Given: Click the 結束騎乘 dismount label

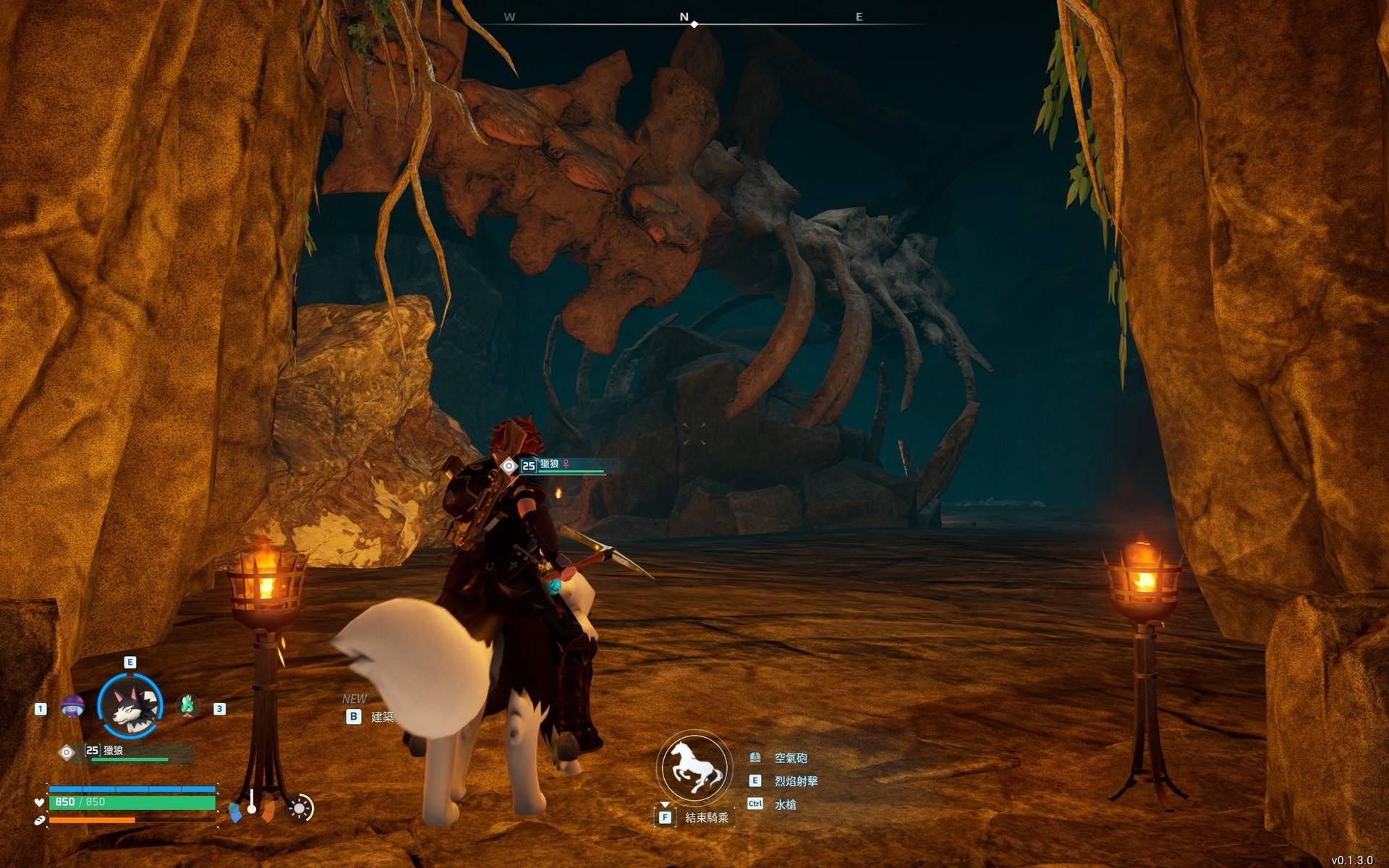Looking at the screenshot, I should [706, 817].
